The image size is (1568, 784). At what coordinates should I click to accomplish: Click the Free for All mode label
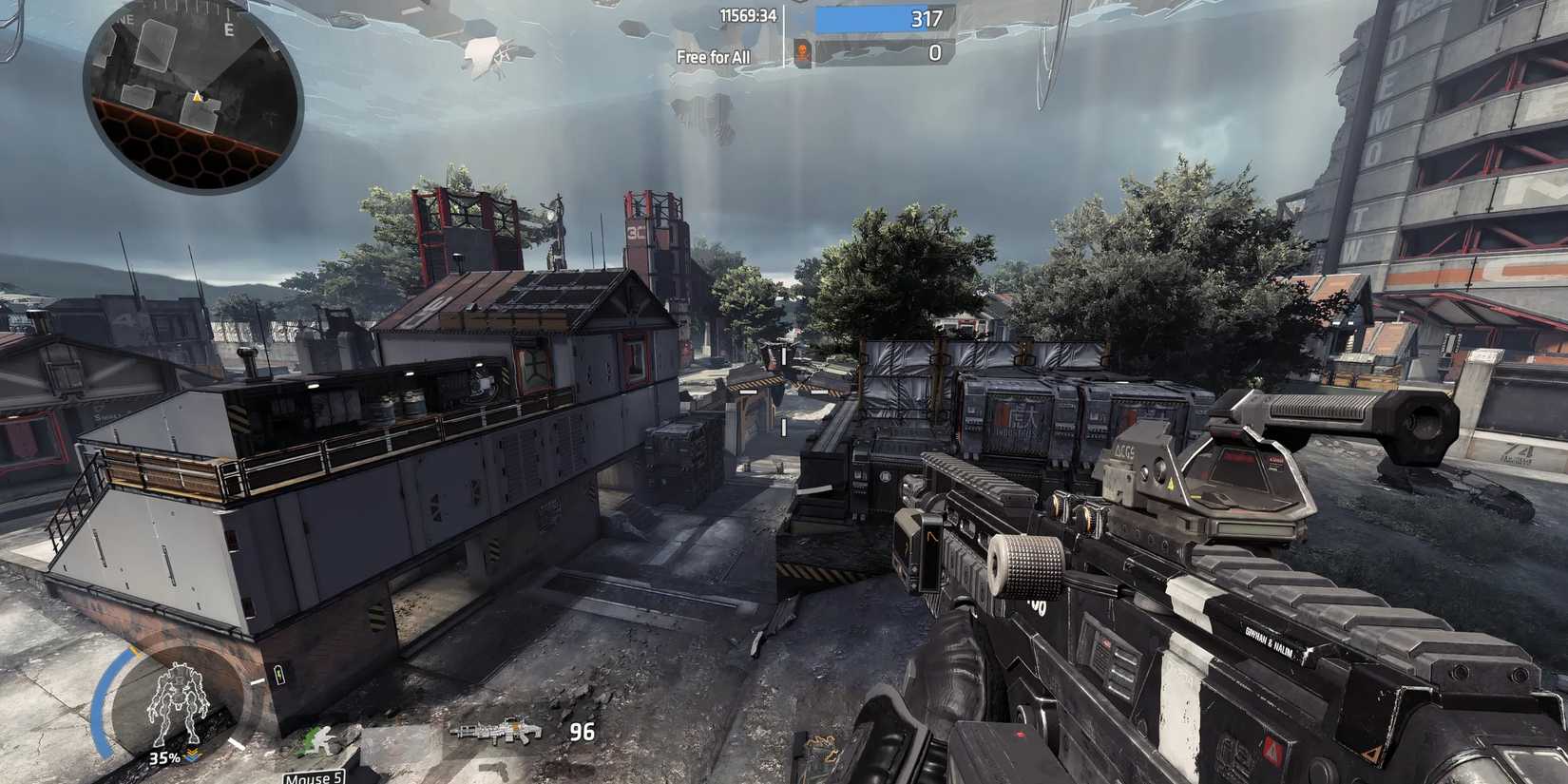pyautogui.click(x=712, y=55)
